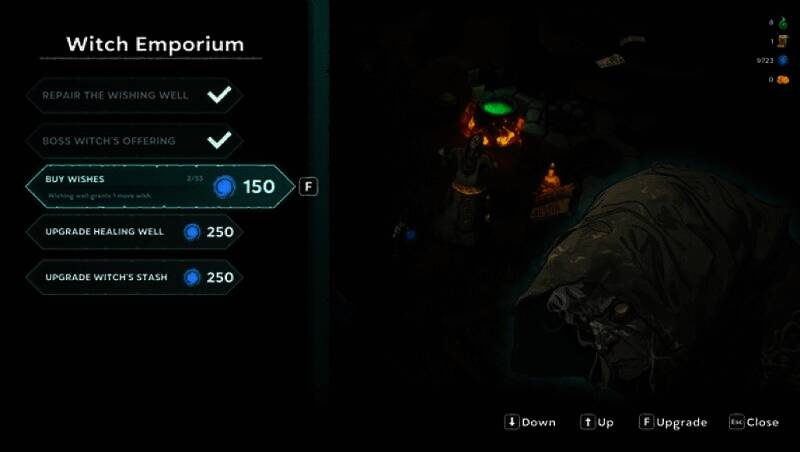Viewport: 800px width, 452px height.
Task: Choose Upgrade Witch's Stash option
Action: (x=134, y=277)
